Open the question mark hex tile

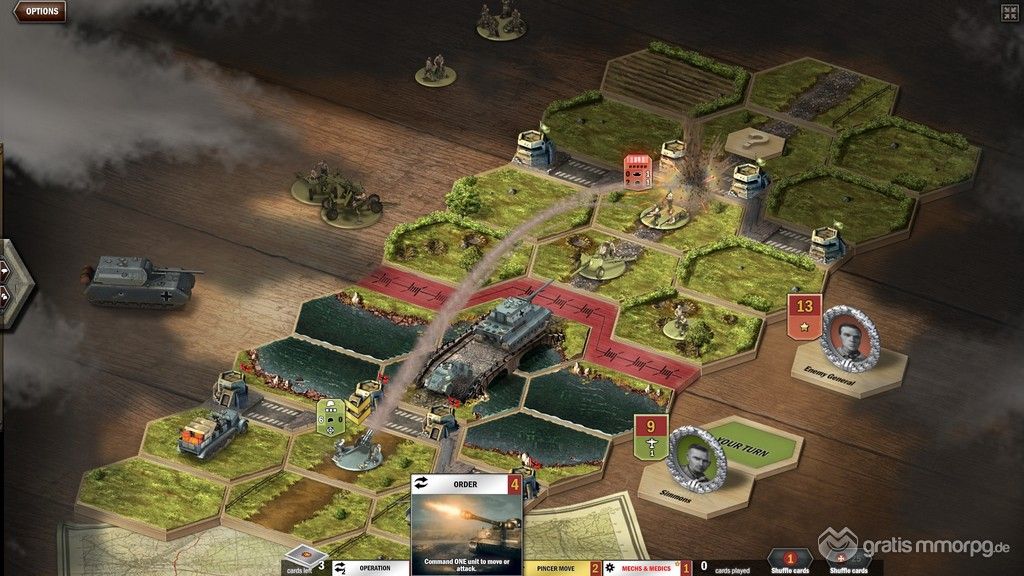[x=752, y=142]
